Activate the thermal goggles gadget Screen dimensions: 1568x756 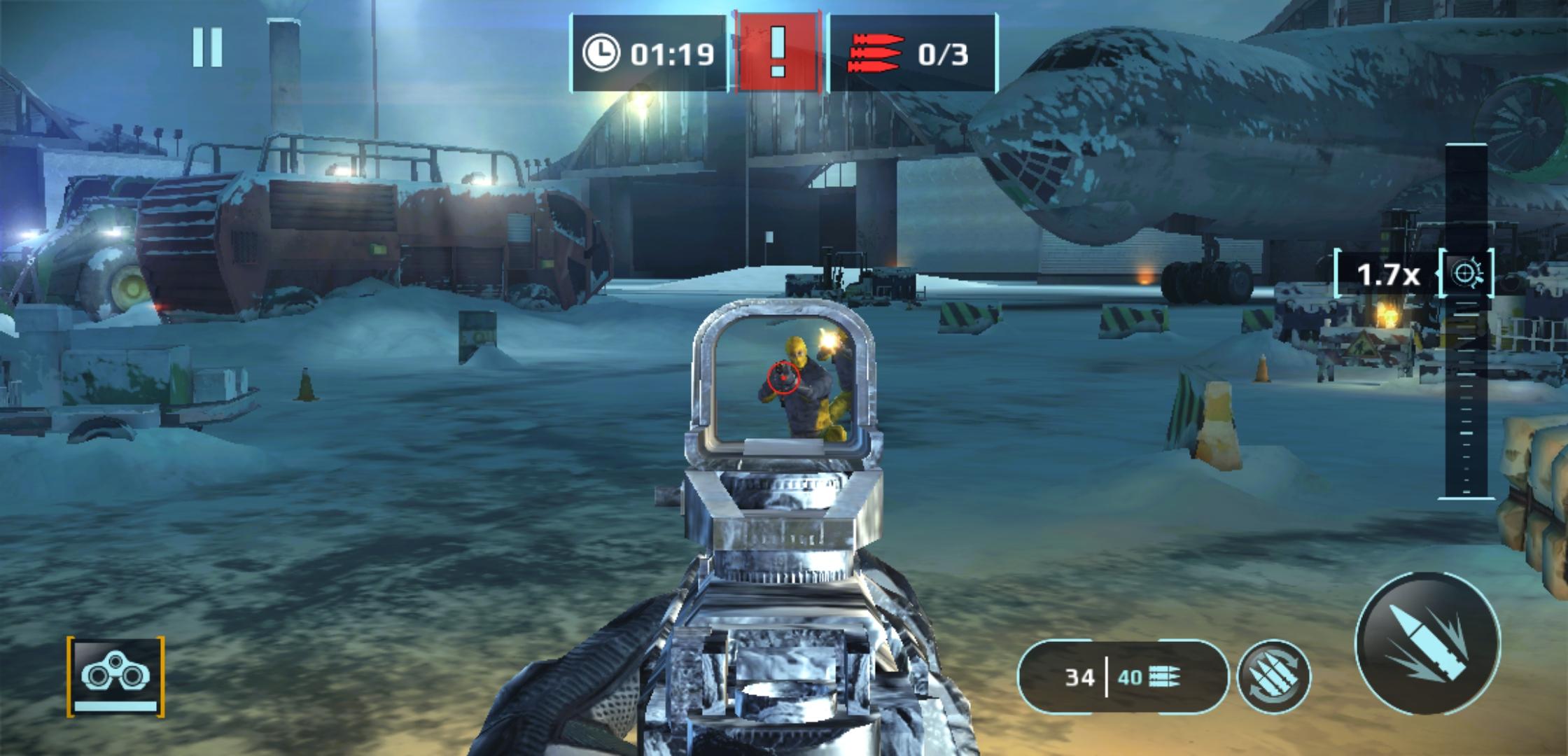pyautogui.click(x=115, y=676)
